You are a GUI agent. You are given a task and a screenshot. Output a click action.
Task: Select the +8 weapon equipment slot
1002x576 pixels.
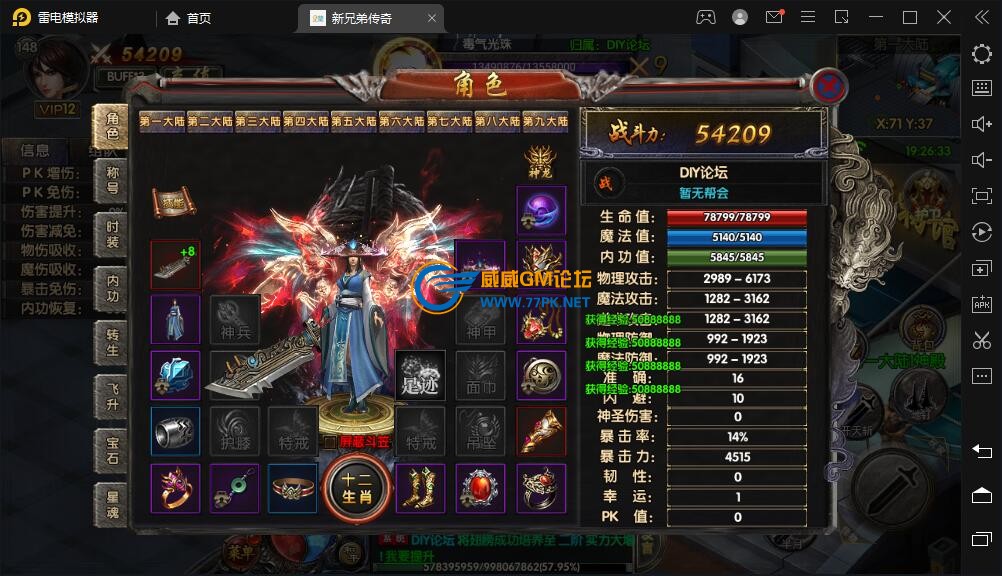(175, 264)
